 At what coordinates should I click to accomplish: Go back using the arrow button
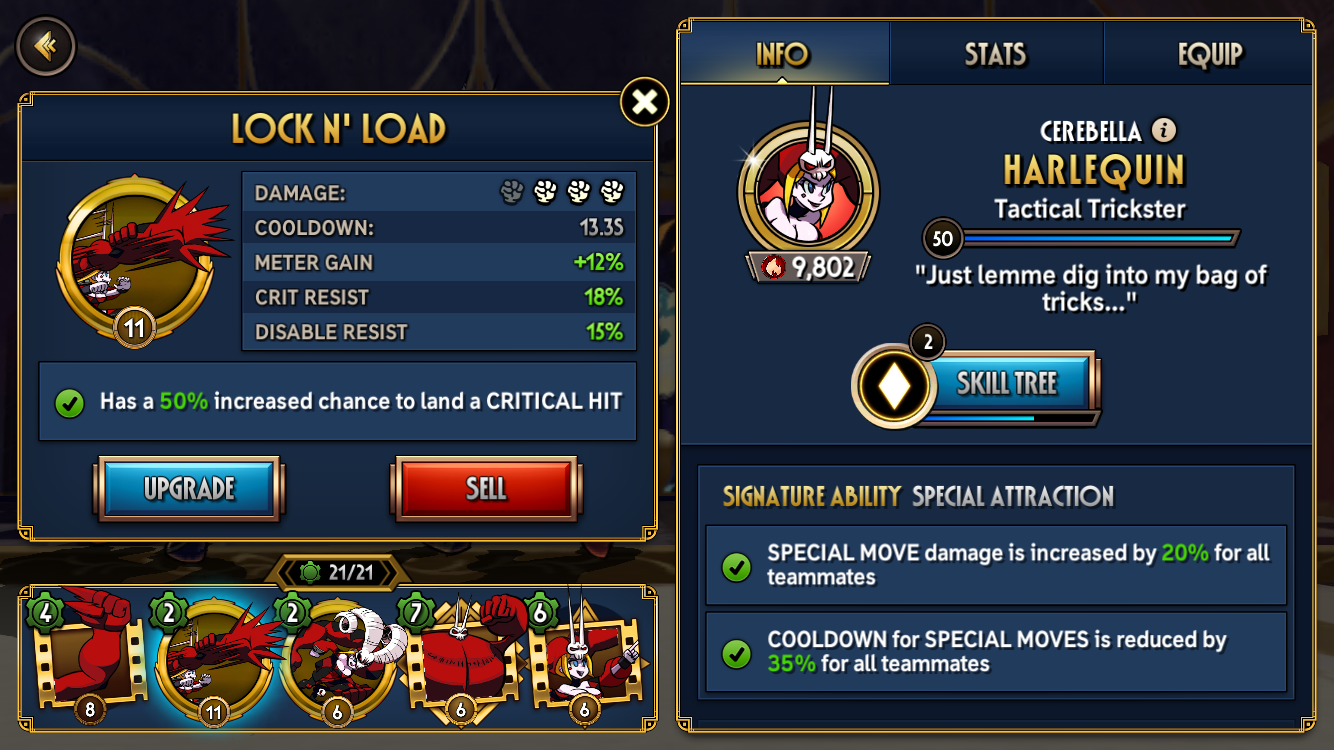(x=46, y=46)
